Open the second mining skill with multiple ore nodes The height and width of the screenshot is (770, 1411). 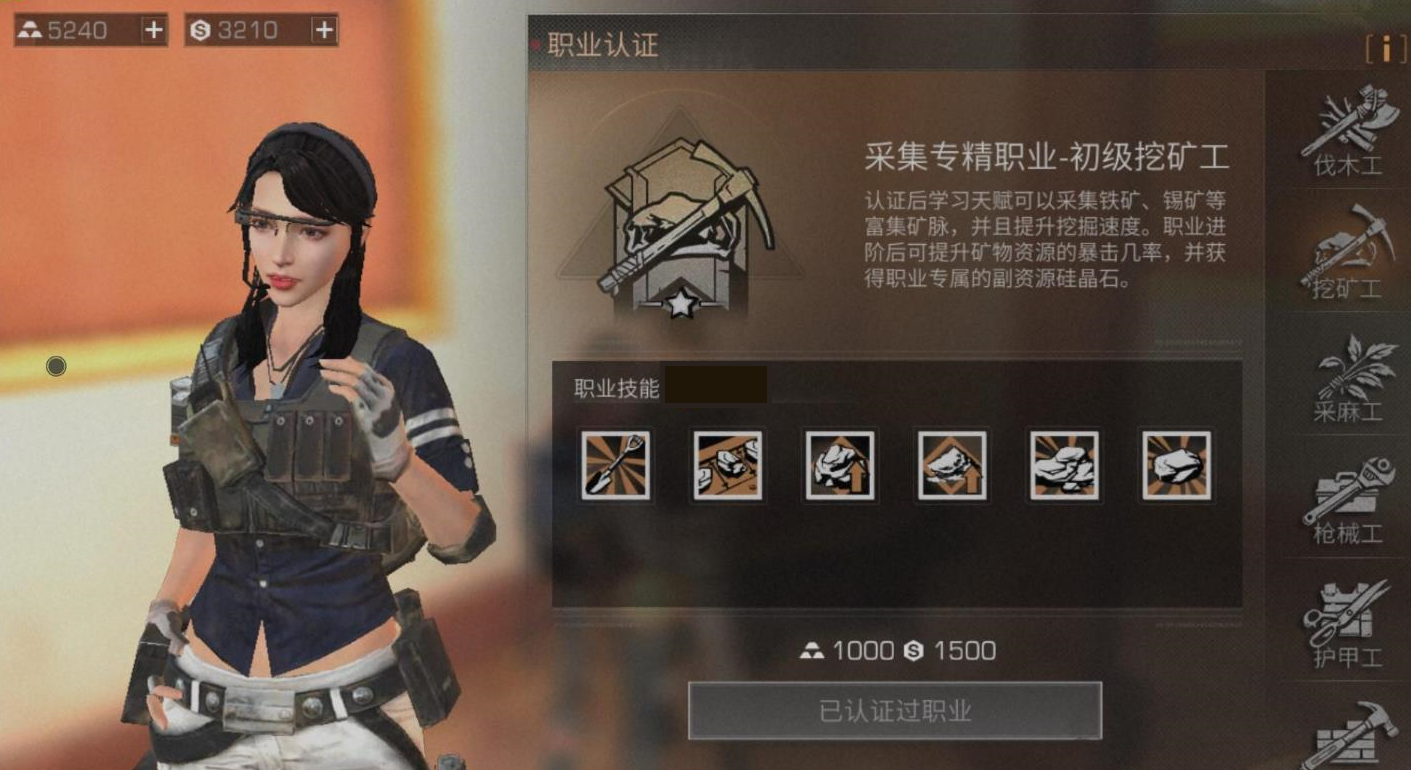pyautogui.click(x=727, y=464)
